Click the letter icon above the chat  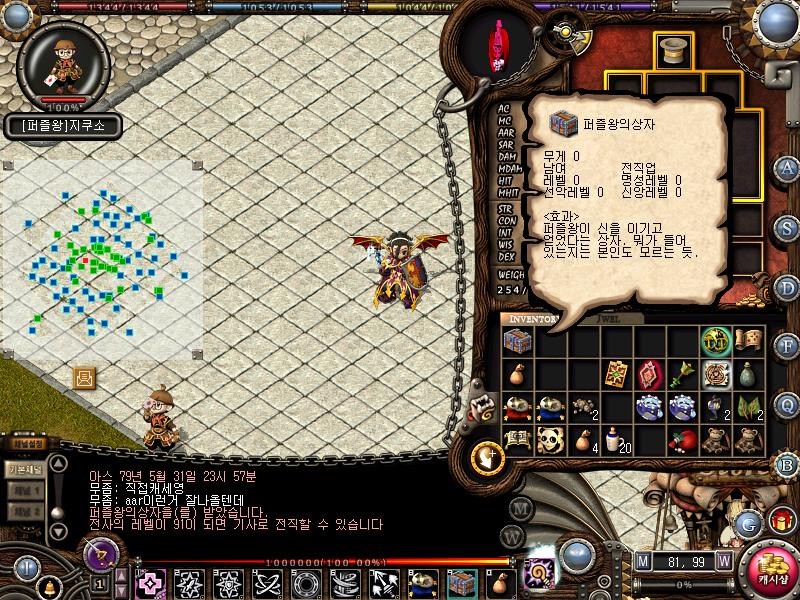pyautogui.click(x=85, y=378)
